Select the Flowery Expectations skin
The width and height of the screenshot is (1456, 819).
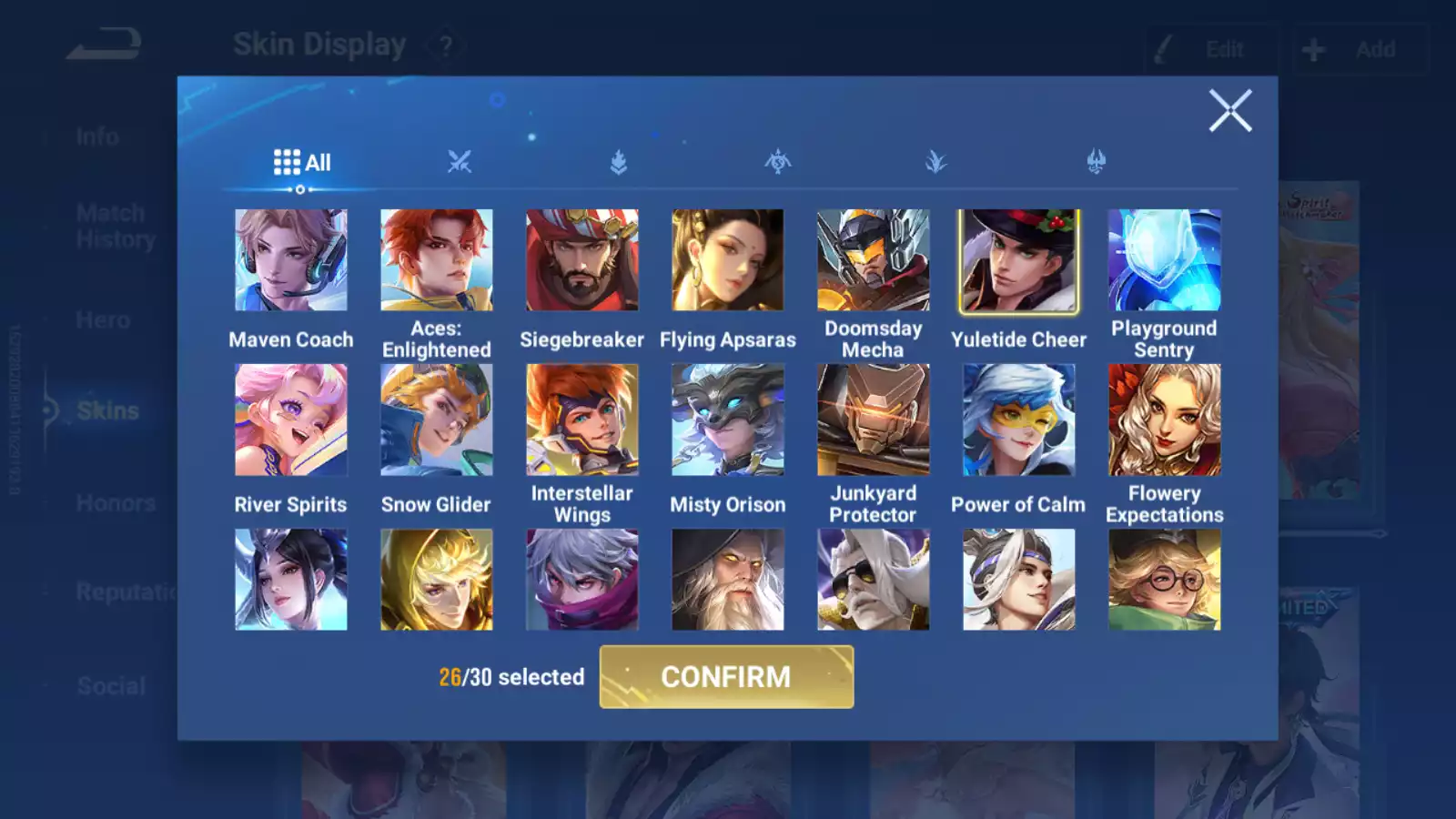(1164, 420)
